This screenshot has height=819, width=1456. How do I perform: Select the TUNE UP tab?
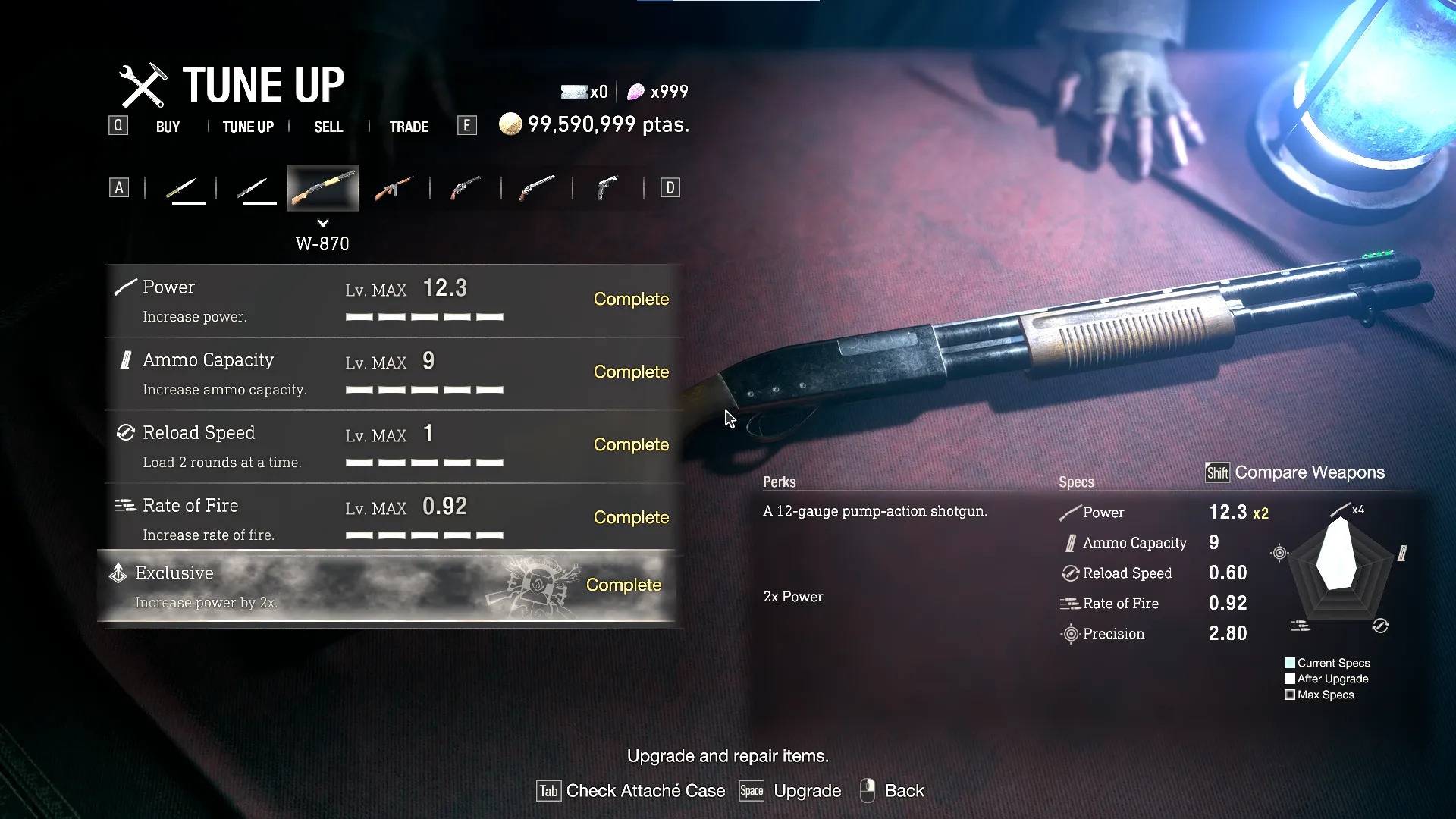point(248,127)
